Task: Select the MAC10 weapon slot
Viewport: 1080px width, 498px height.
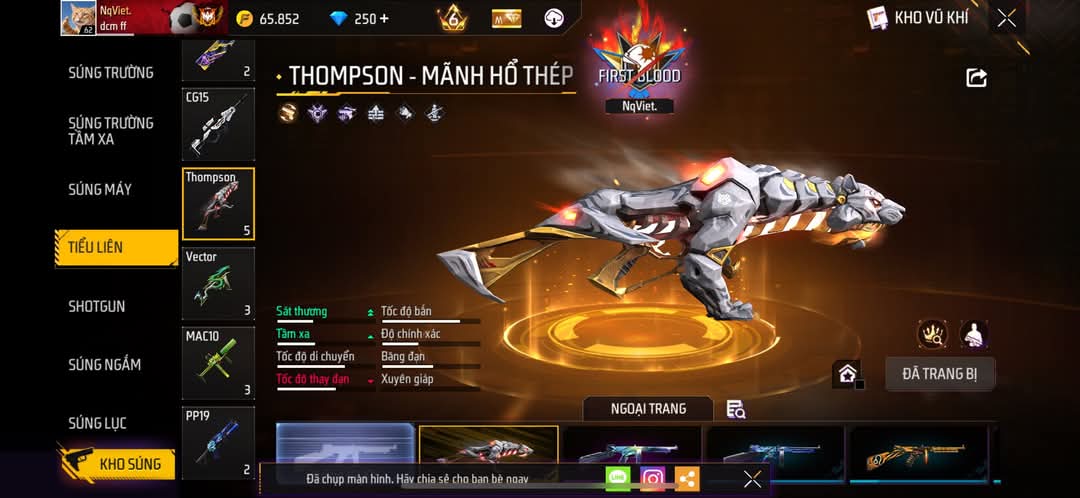Action: point(218,364)
